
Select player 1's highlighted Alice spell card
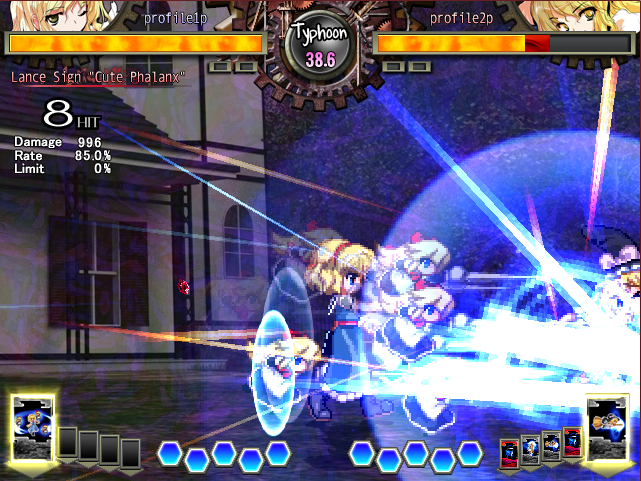pos(32,429)
